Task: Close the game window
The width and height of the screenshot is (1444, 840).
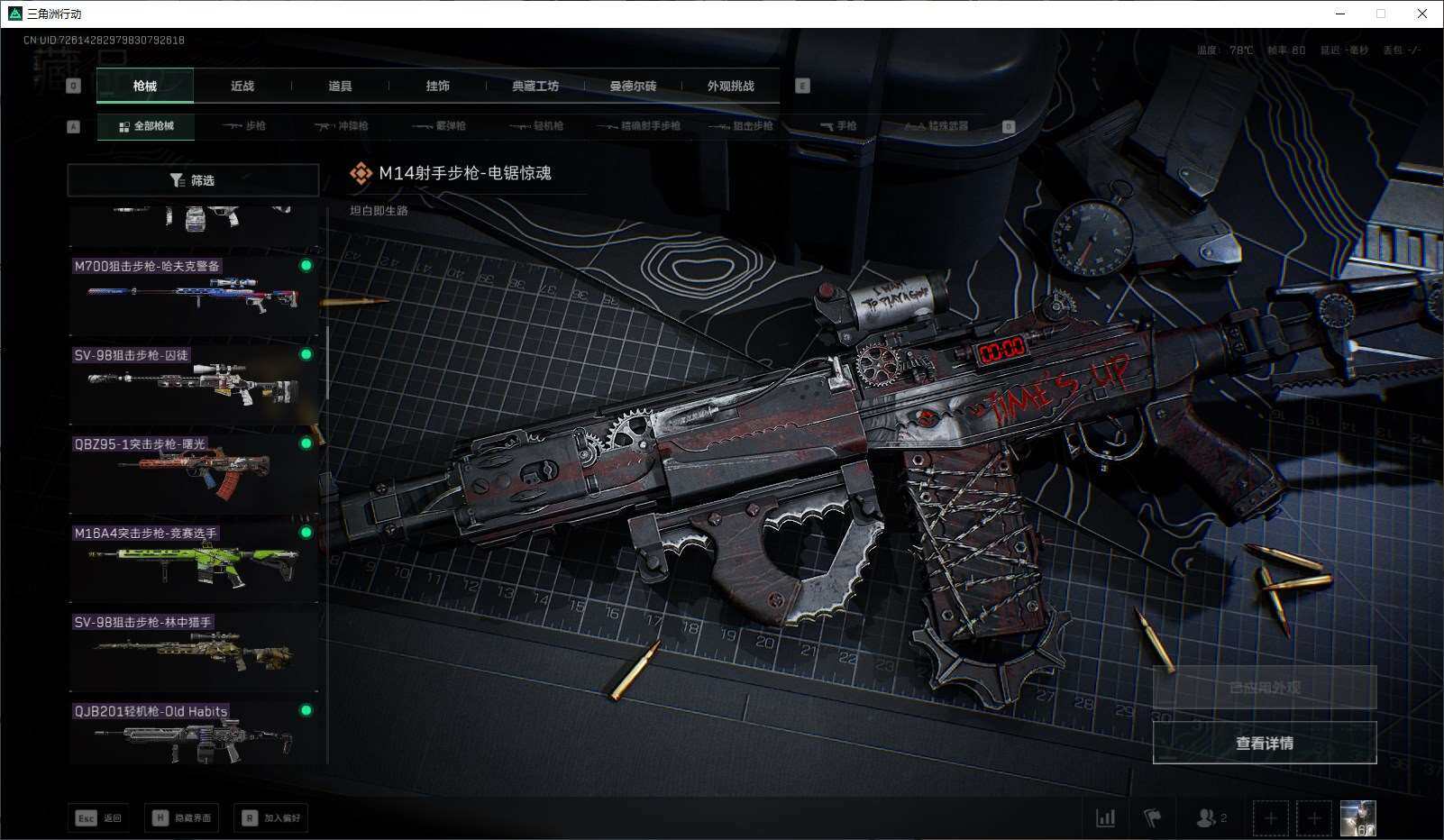Action: 1421,14
